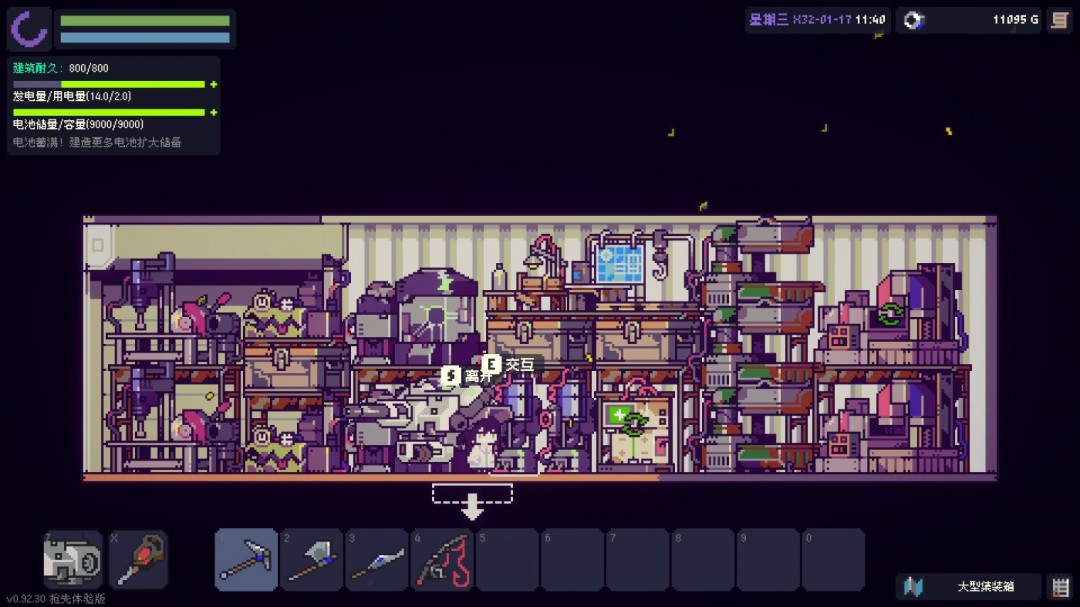Click the plus next to 电池储量/容量 bar
Image resolution: width=1080 pixels, height=607 pixels.
pos(214,112)
